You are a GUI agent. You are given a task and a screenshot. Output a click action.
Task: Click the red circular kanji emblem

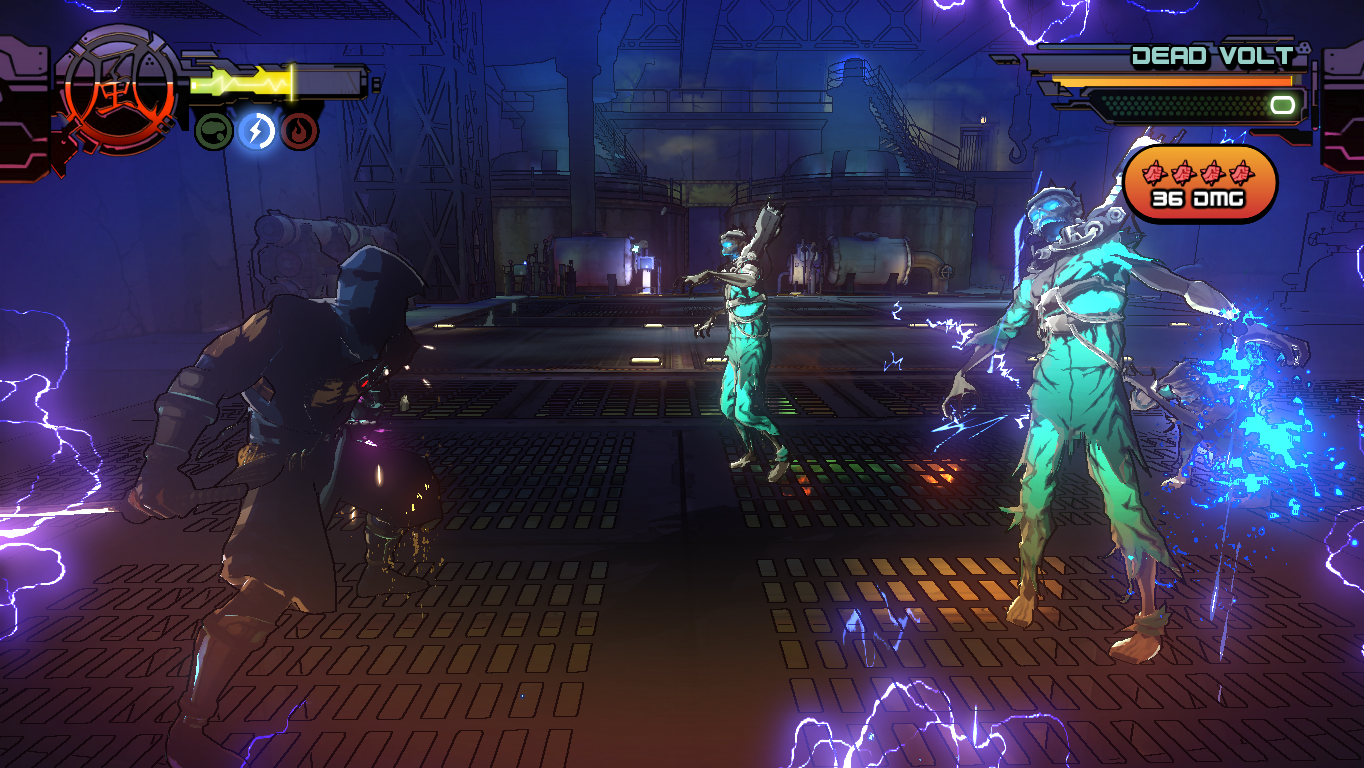(119, 99)
